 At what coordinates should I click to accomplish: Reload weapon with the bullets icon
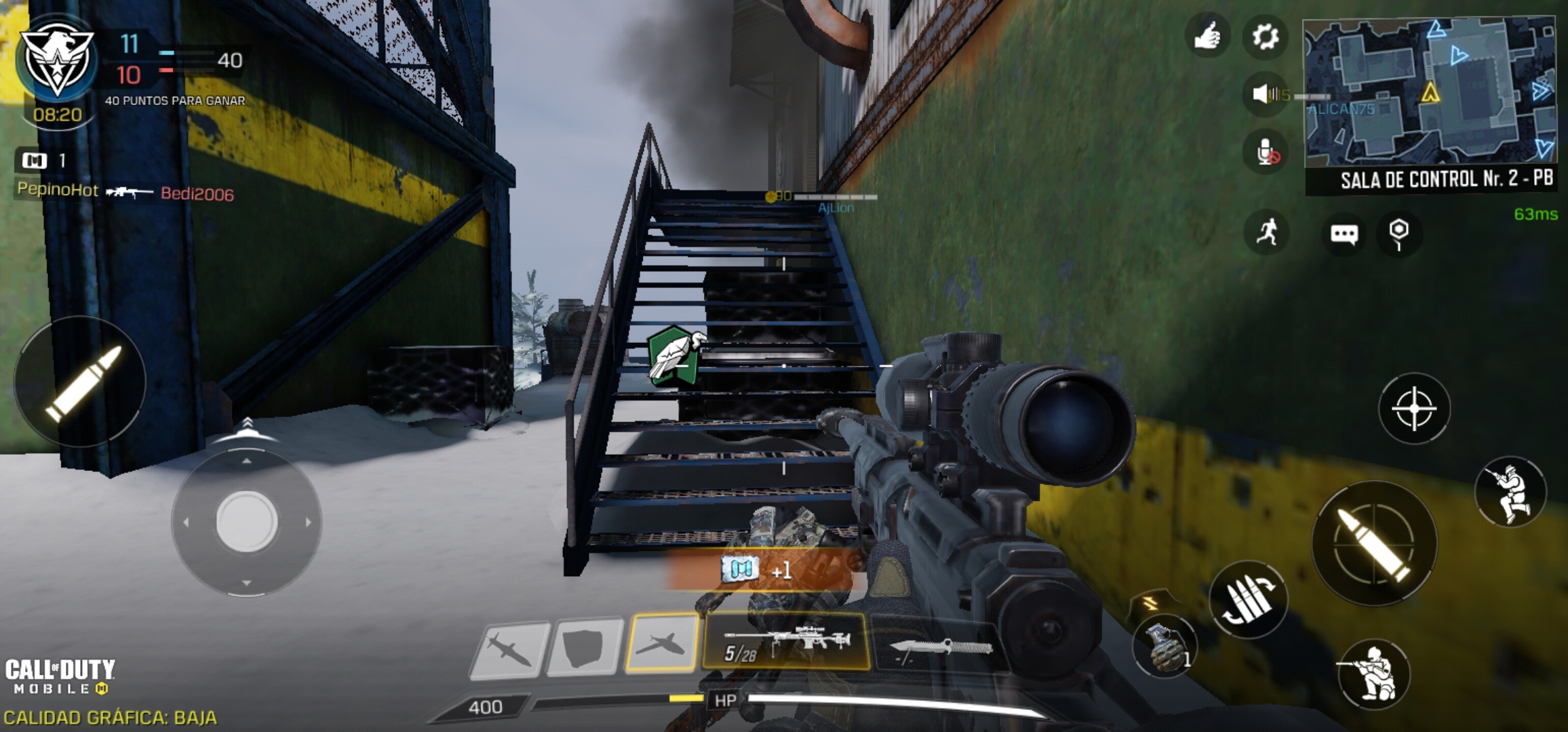1249,600
